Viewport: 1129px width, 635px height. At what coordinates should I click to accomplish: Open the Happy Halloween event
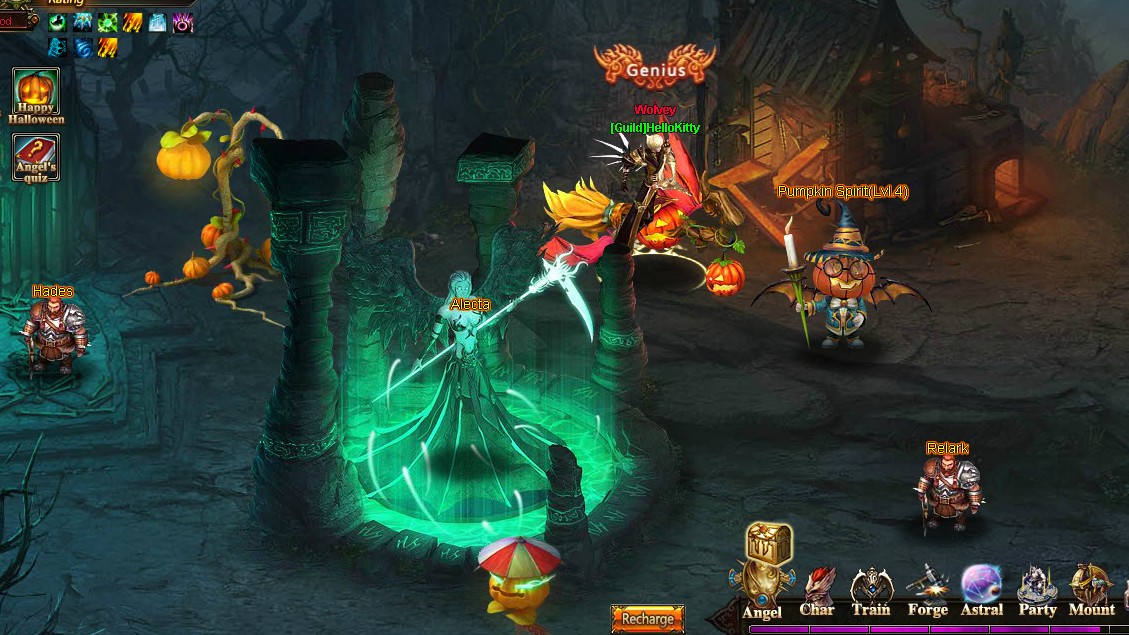click(36, 93)
